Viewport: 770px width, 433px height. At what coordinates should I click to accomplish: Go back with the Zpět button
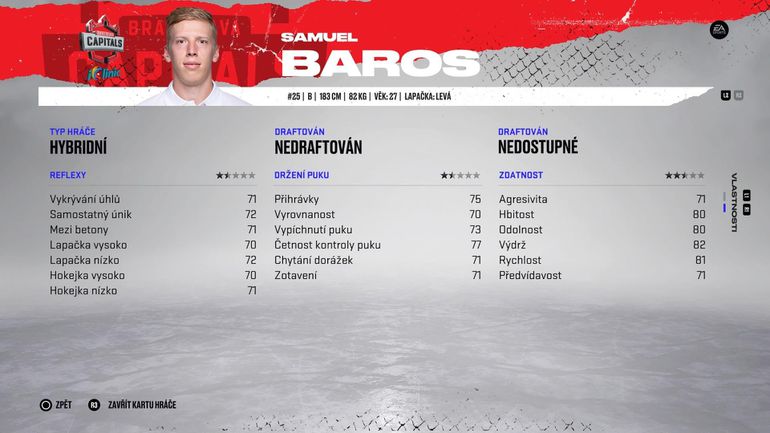click(x=55, y=405)
